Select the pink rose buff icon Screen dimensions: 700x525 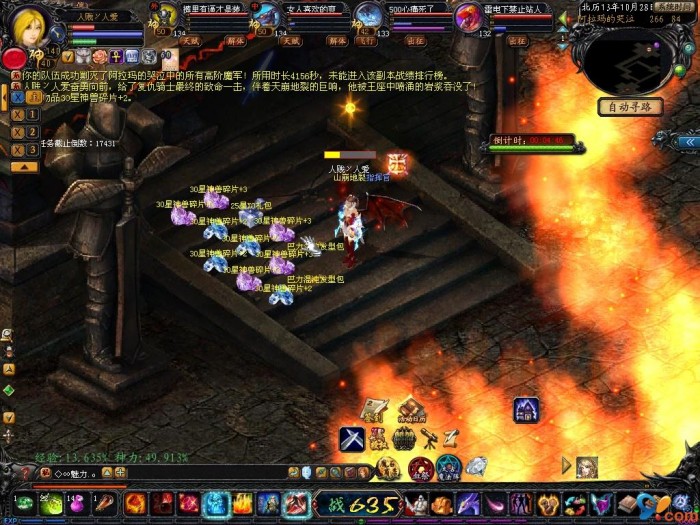coord(100,57)
